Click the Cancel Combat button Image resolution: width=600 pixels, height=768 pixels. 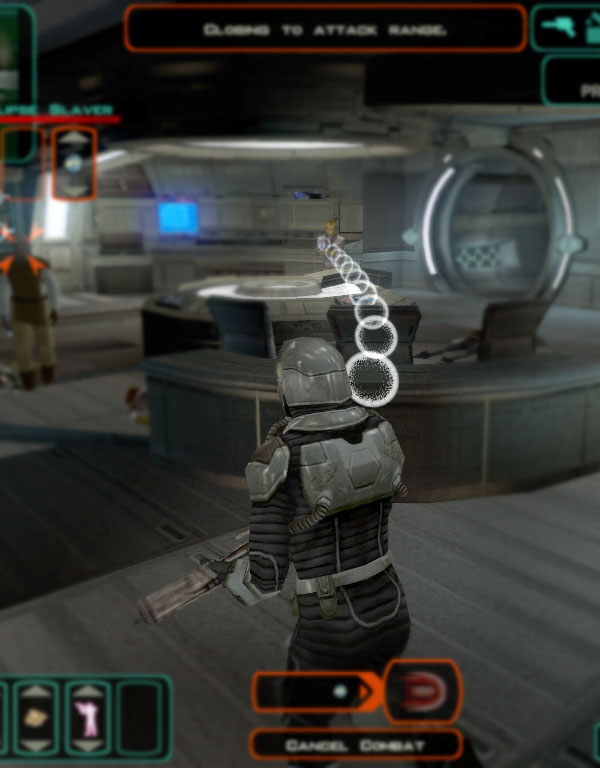coord(356,745)
